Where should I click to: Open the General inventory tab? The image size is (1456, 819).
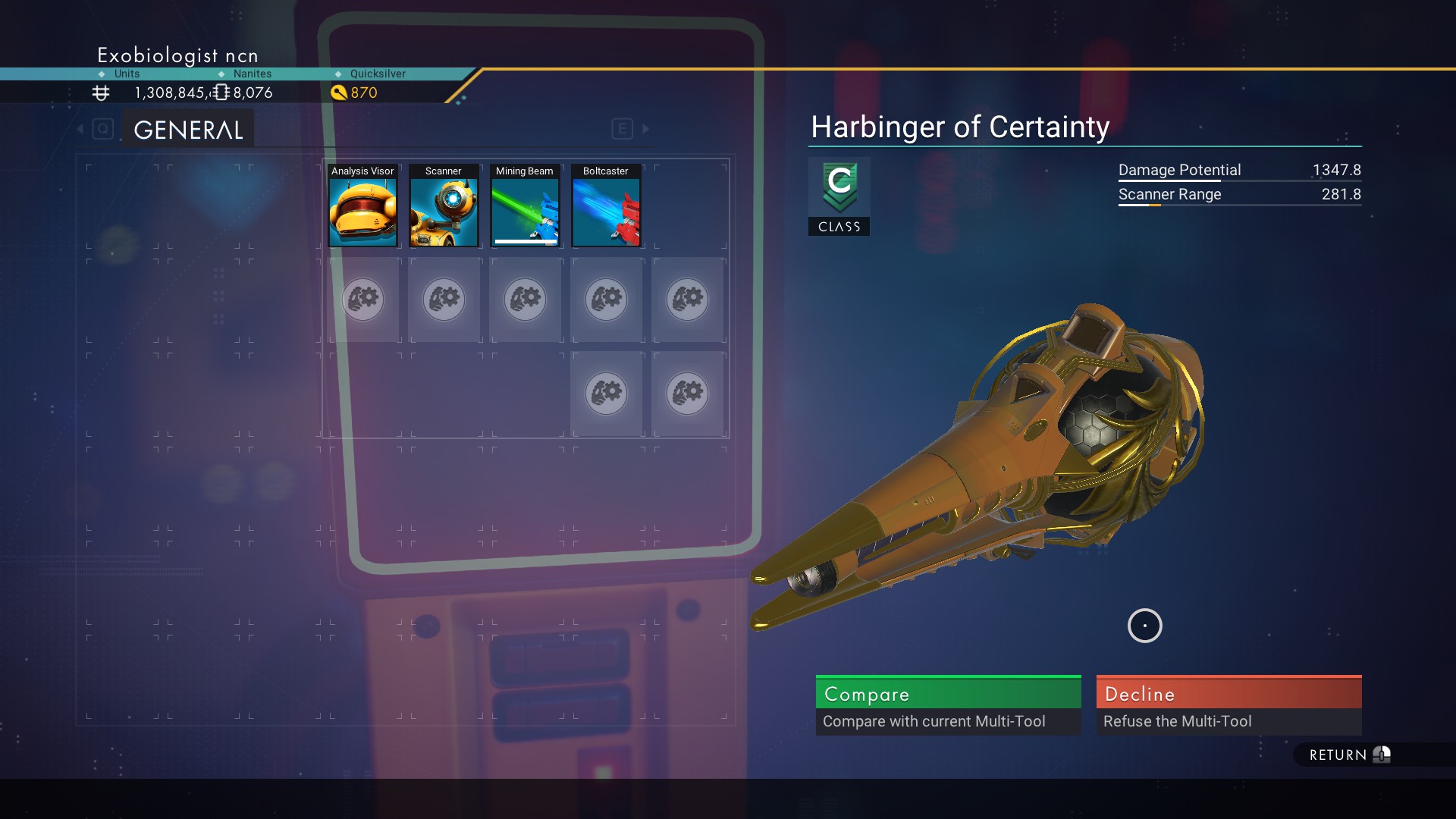(x=188, y=130)
